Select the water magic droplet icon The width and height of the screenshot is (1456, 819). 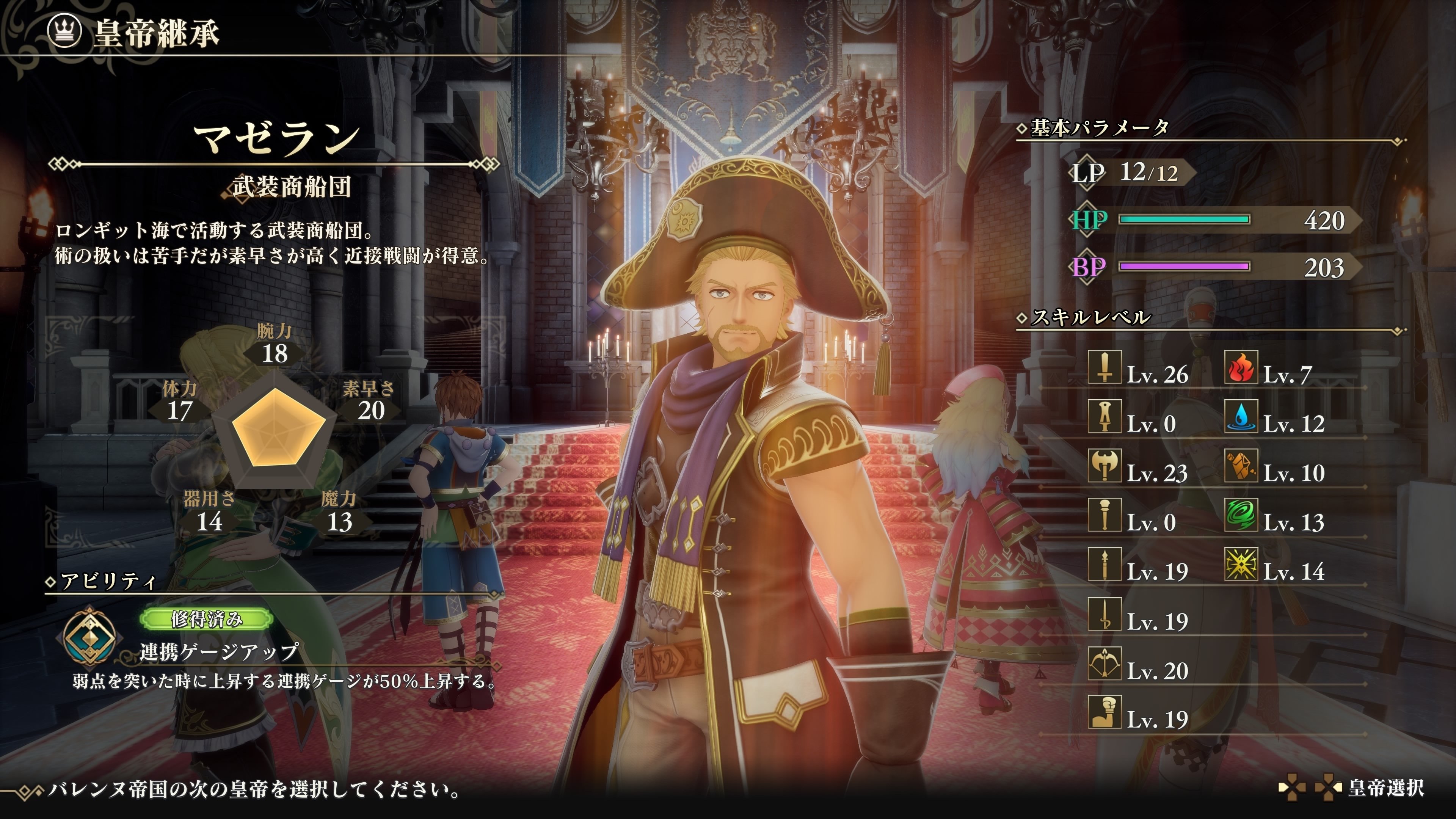[x=1241, y=417]
